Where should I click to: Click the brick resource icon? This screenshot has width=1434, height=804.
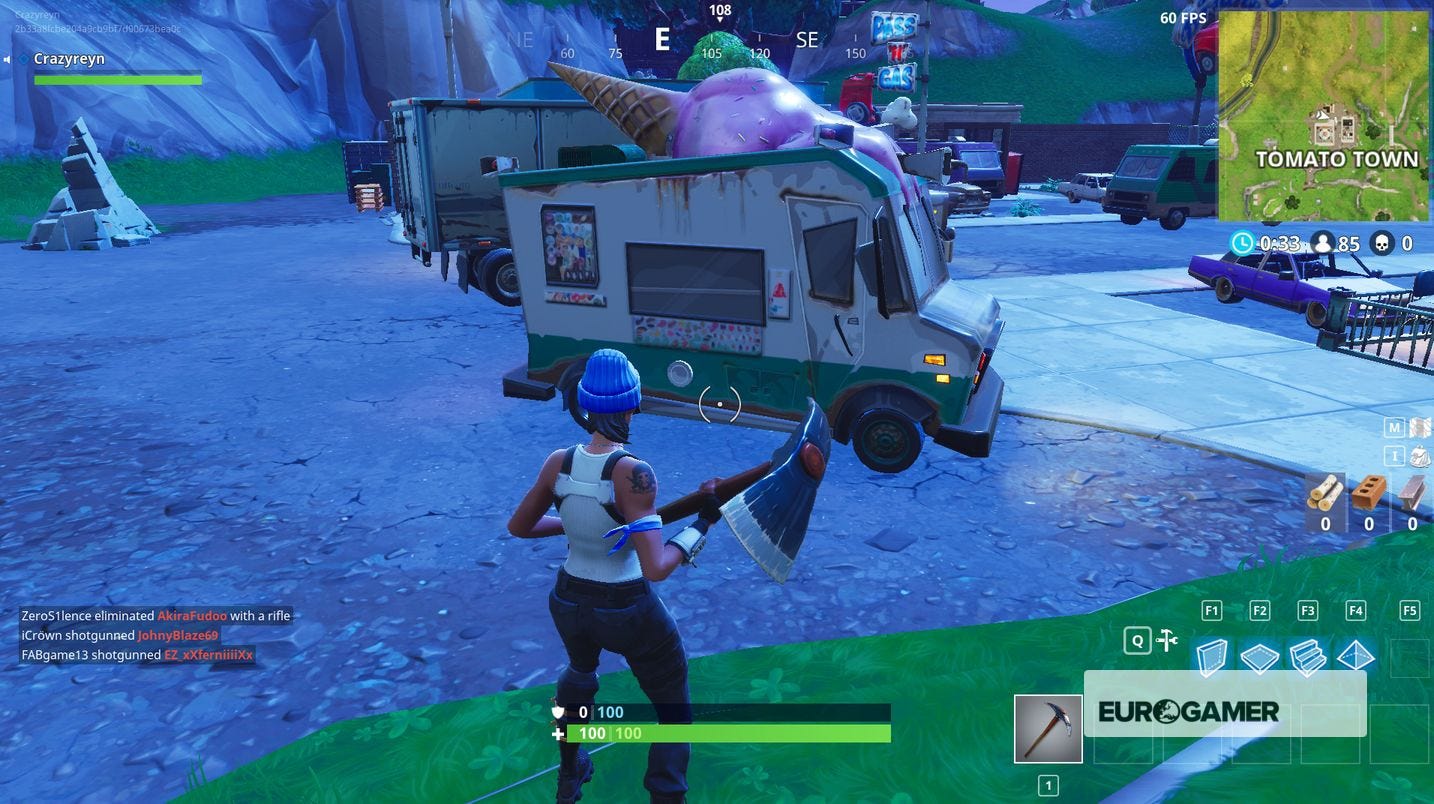[1368, 492]
